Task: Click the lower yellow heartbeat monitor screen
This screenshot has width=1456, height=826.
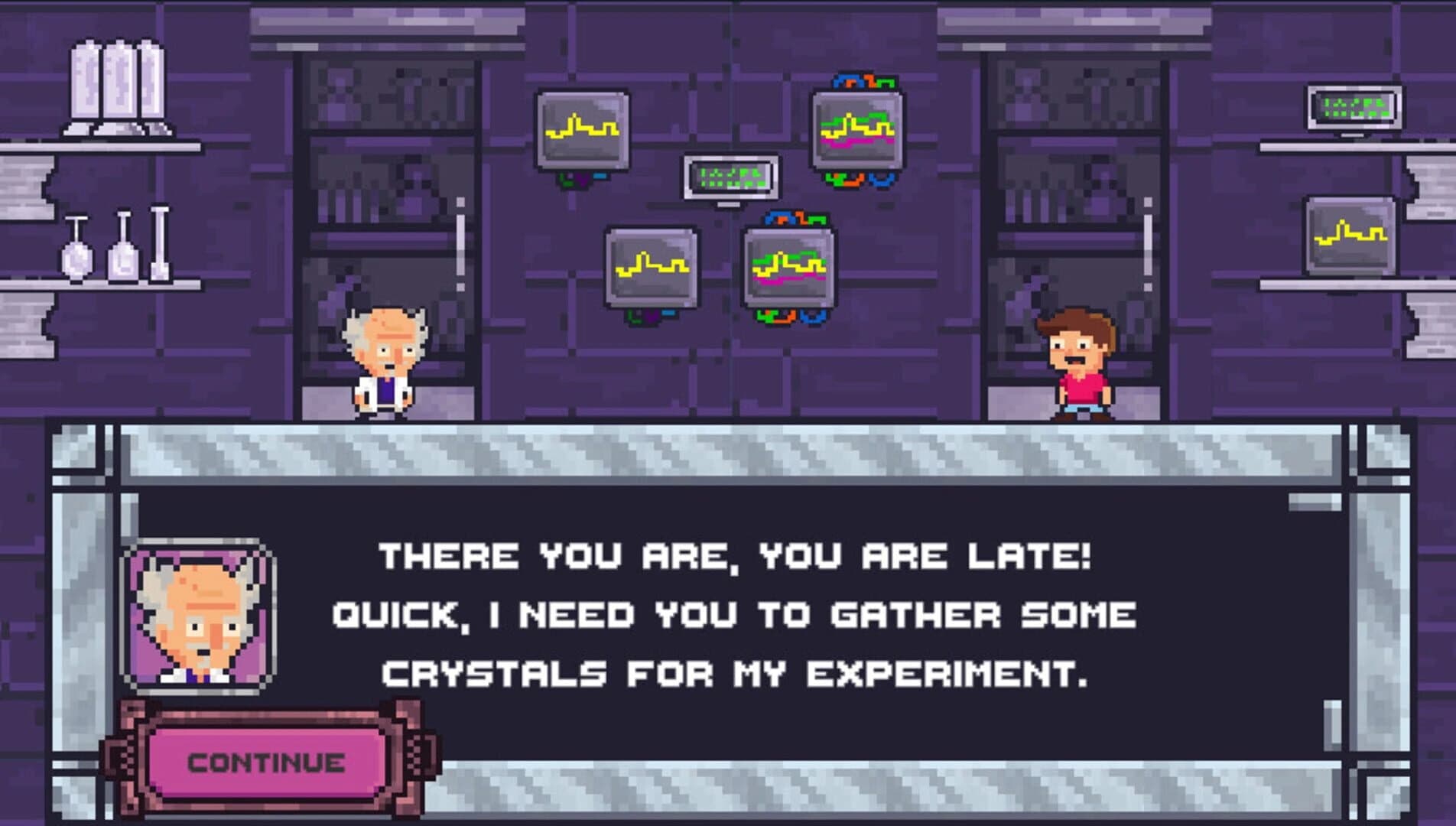Action: pos(654,266)
